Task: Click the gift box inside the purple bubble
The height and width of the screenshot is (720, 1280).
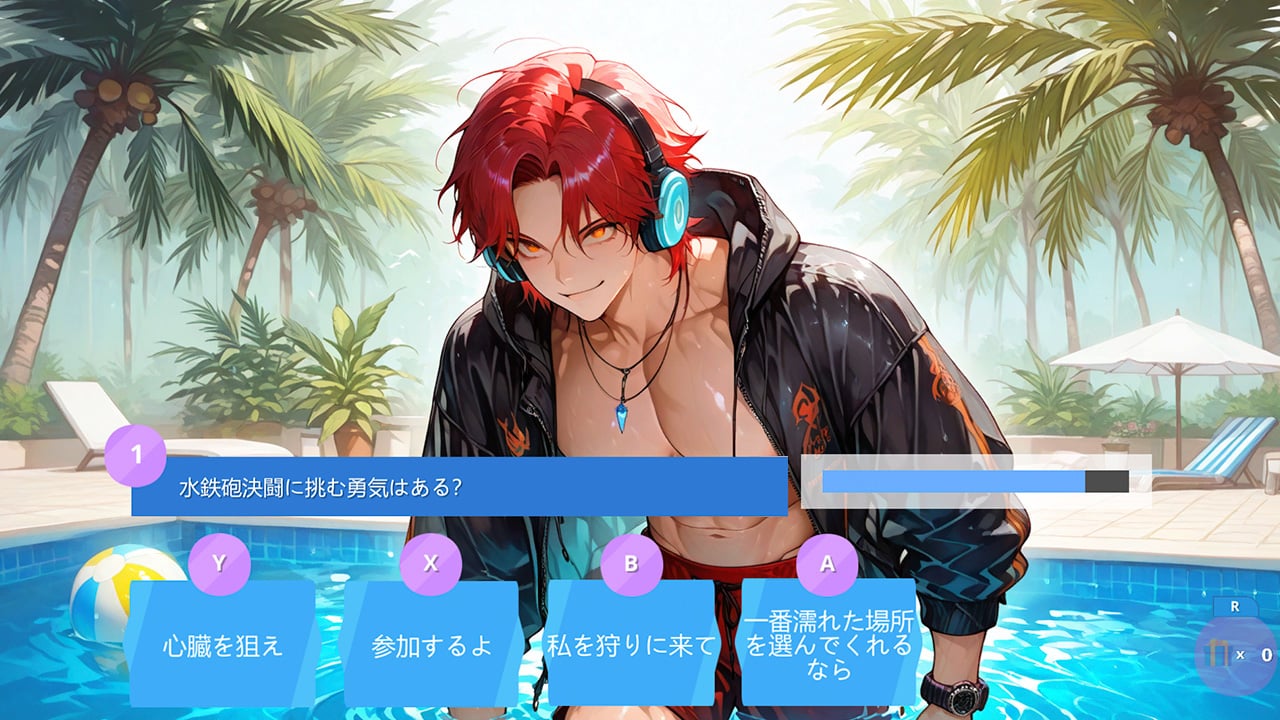Action: (x=1218, y=652)
